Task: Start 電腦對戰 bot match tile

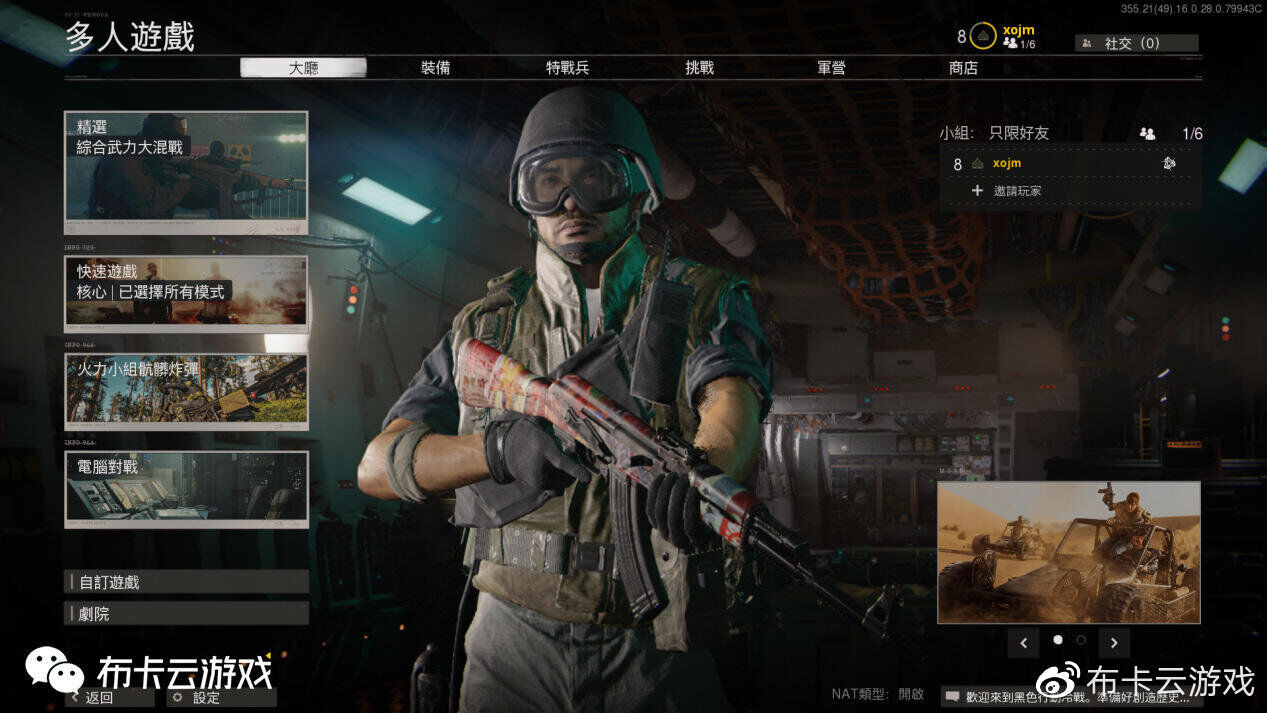Action: [186, 487]
